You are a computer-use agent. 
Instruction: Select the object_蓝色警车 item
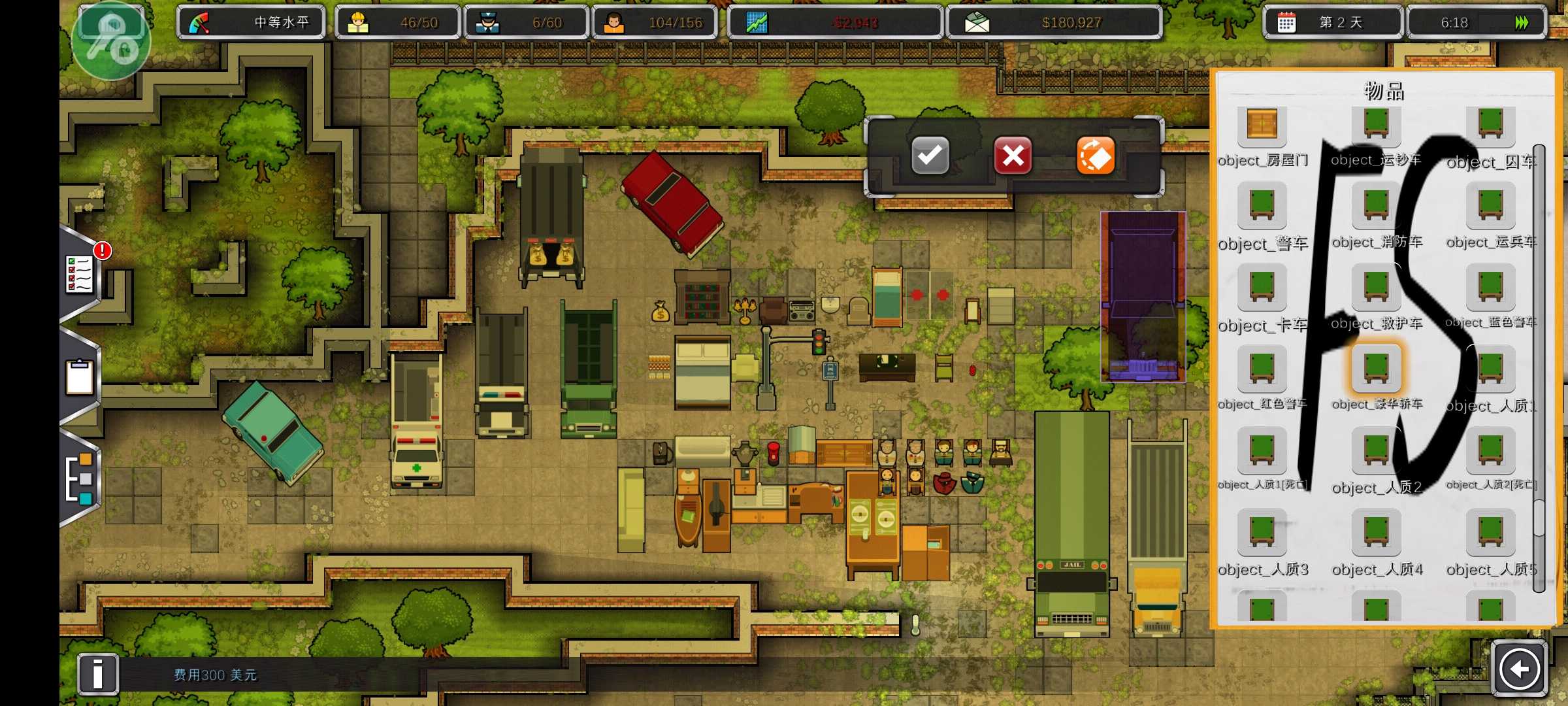tap(1490, 288)
